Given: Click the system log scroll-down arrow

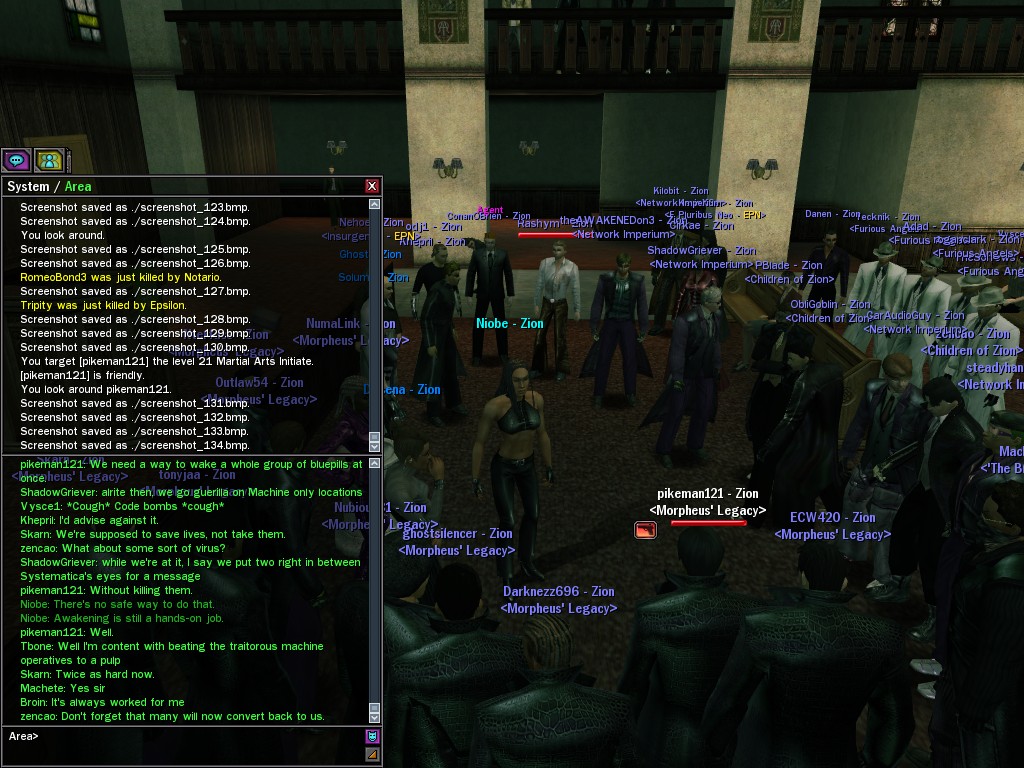Looking at the screenshot, I should click(375, 447).
